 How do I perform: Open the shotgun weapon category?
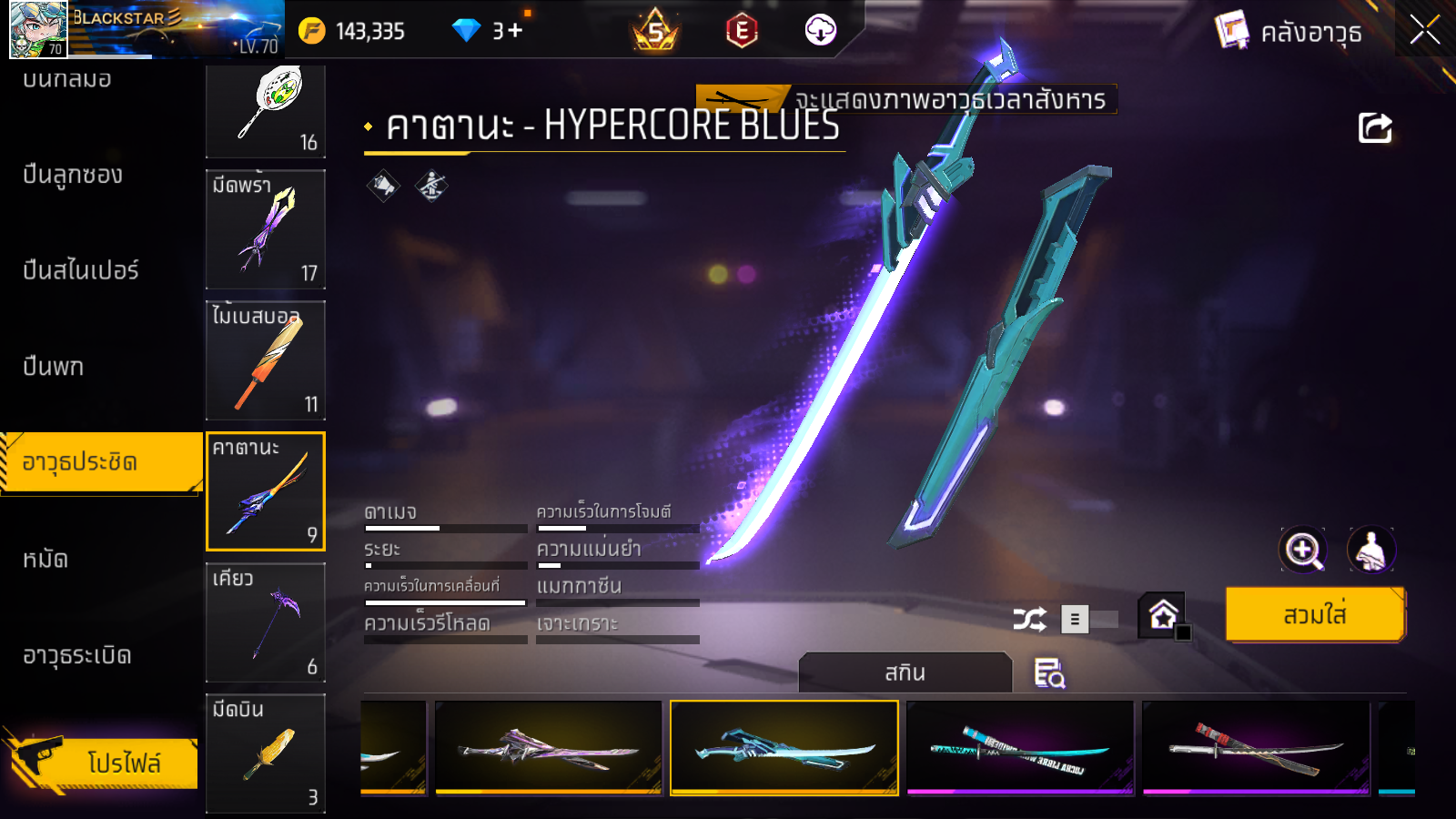73,175
